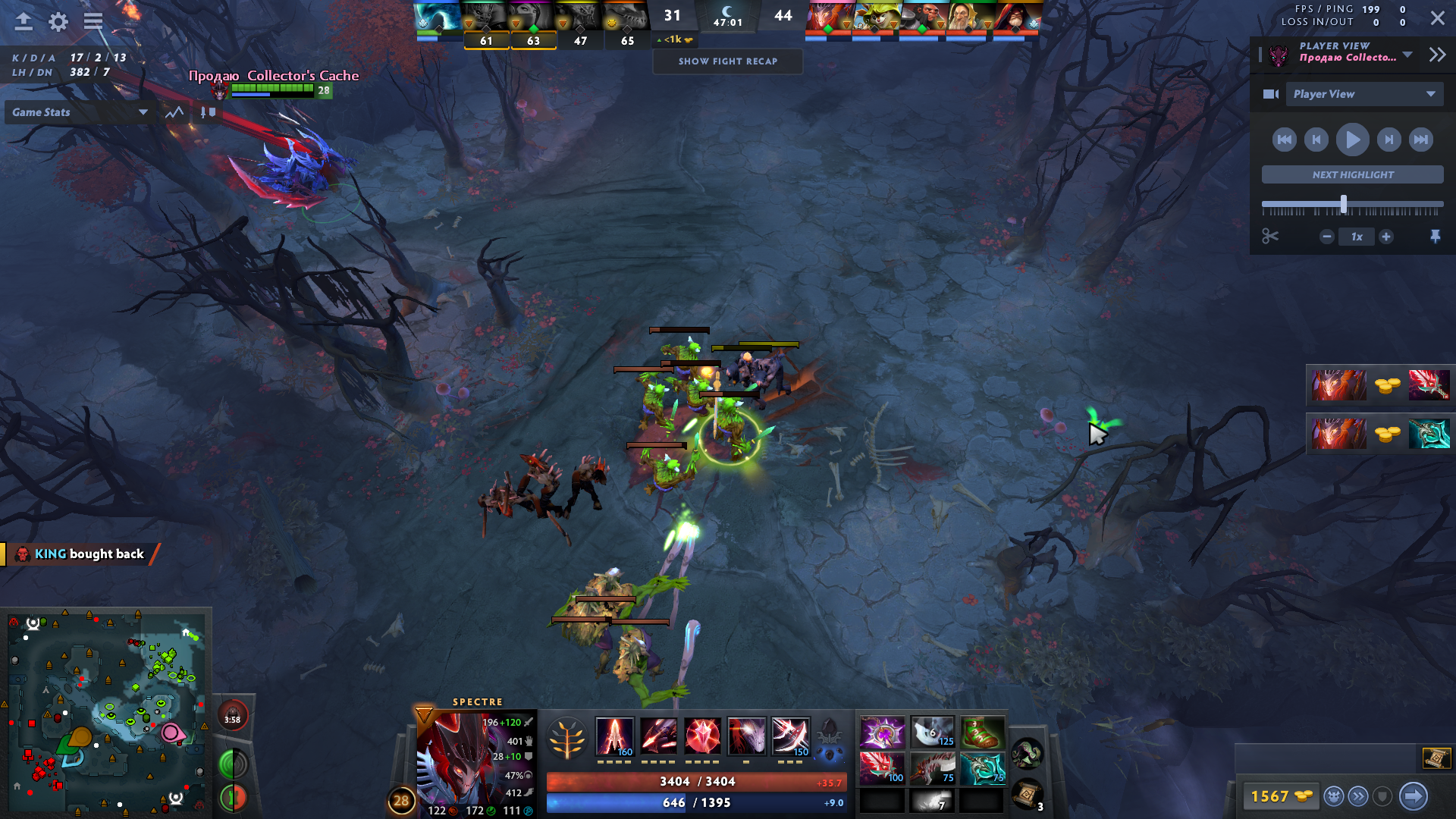This screenshot has width=1456, height=819.
Task: Open the settings gear
Action: (58, 21)
